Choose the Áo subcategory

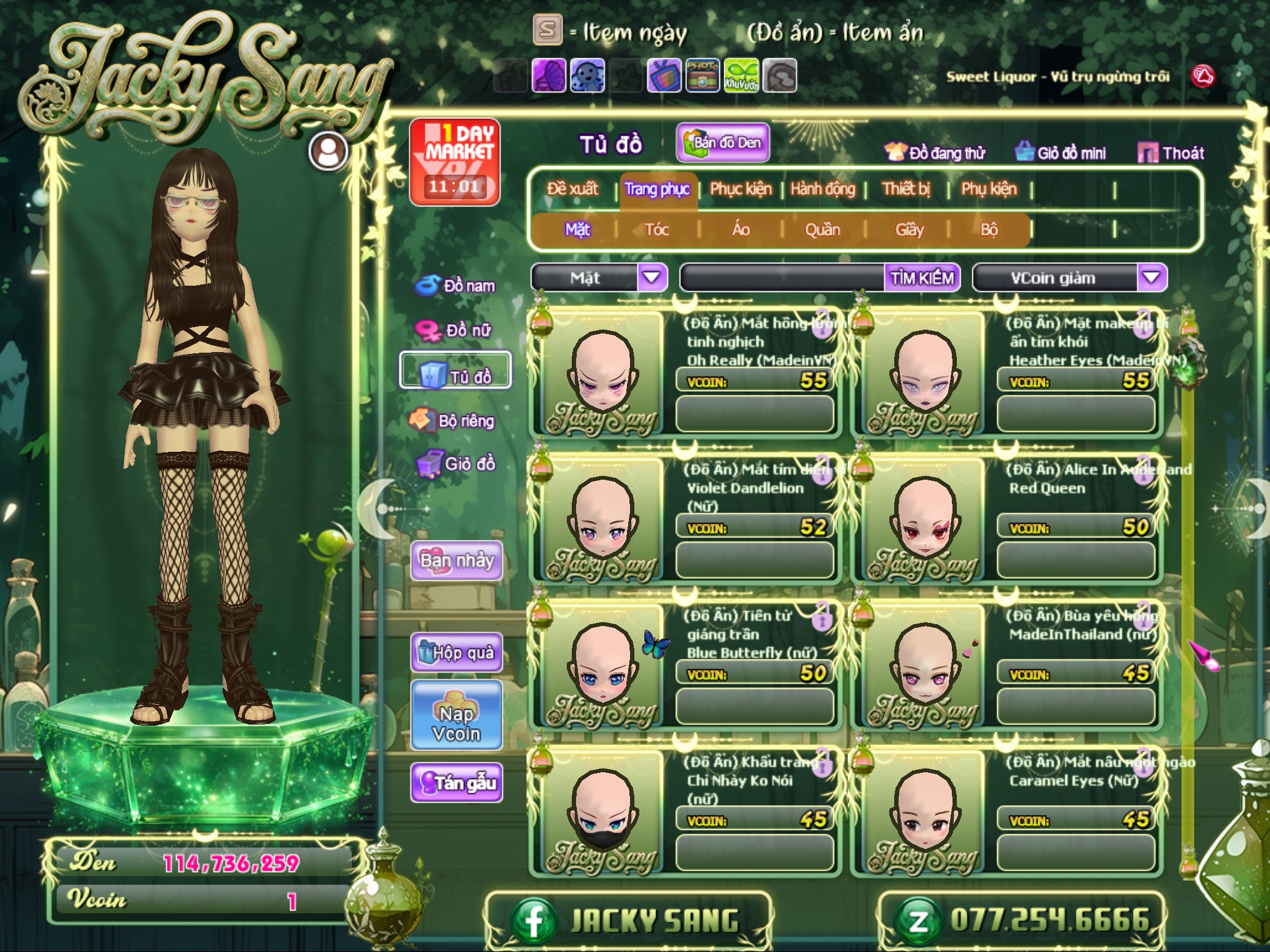[740, 230]
